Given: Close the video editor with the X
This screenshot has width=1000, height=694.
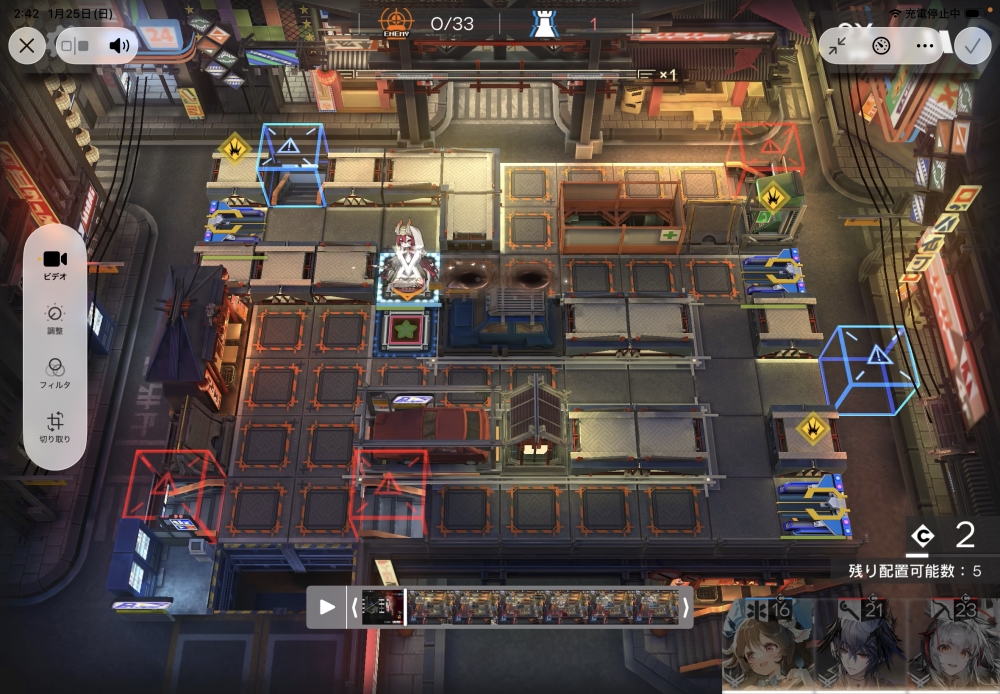Looking at the screenshot, I should [x=27, y=45].
